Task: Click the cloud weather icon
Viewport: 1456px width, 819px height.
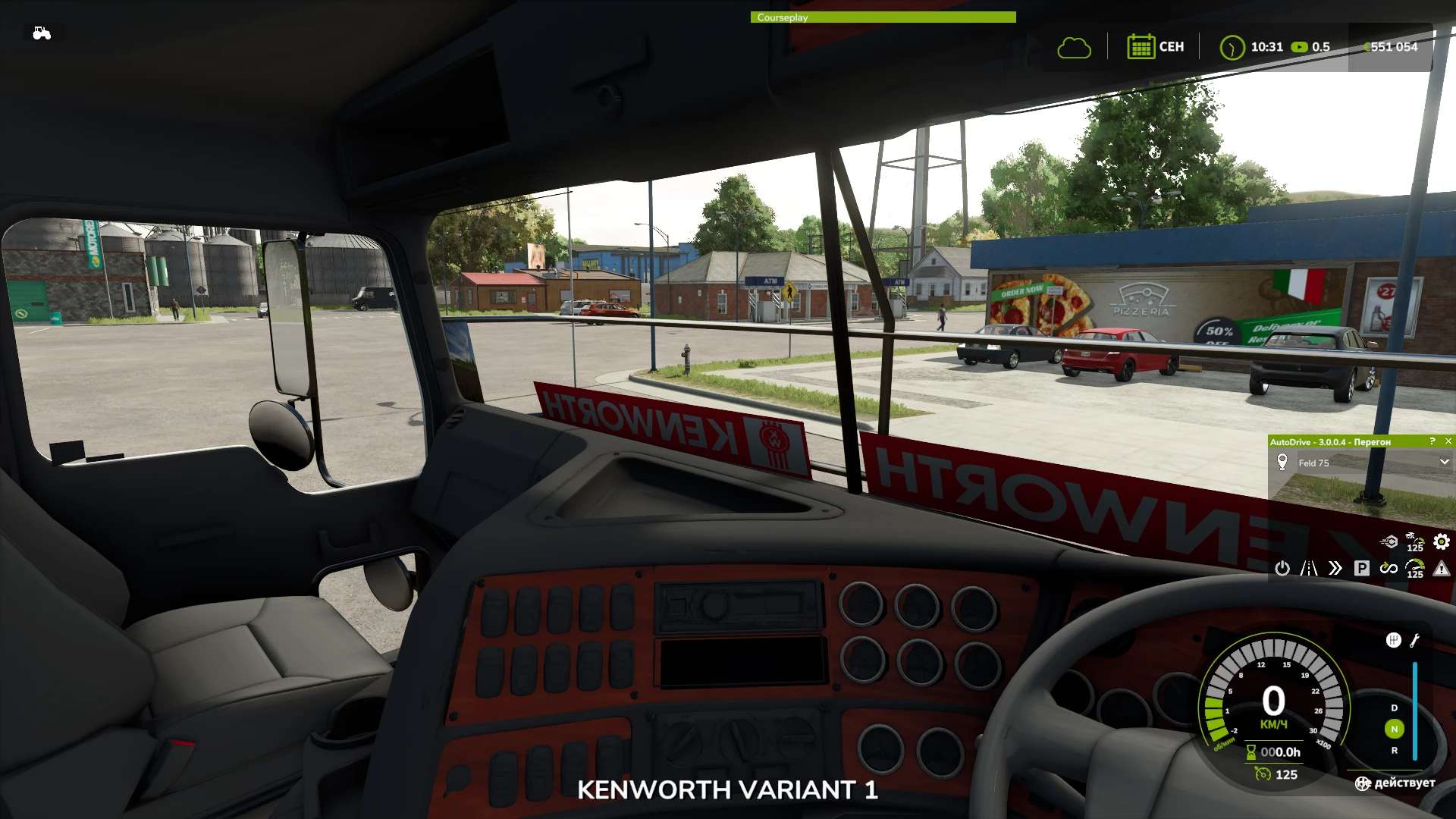Action: click(x=1074, y=48)
